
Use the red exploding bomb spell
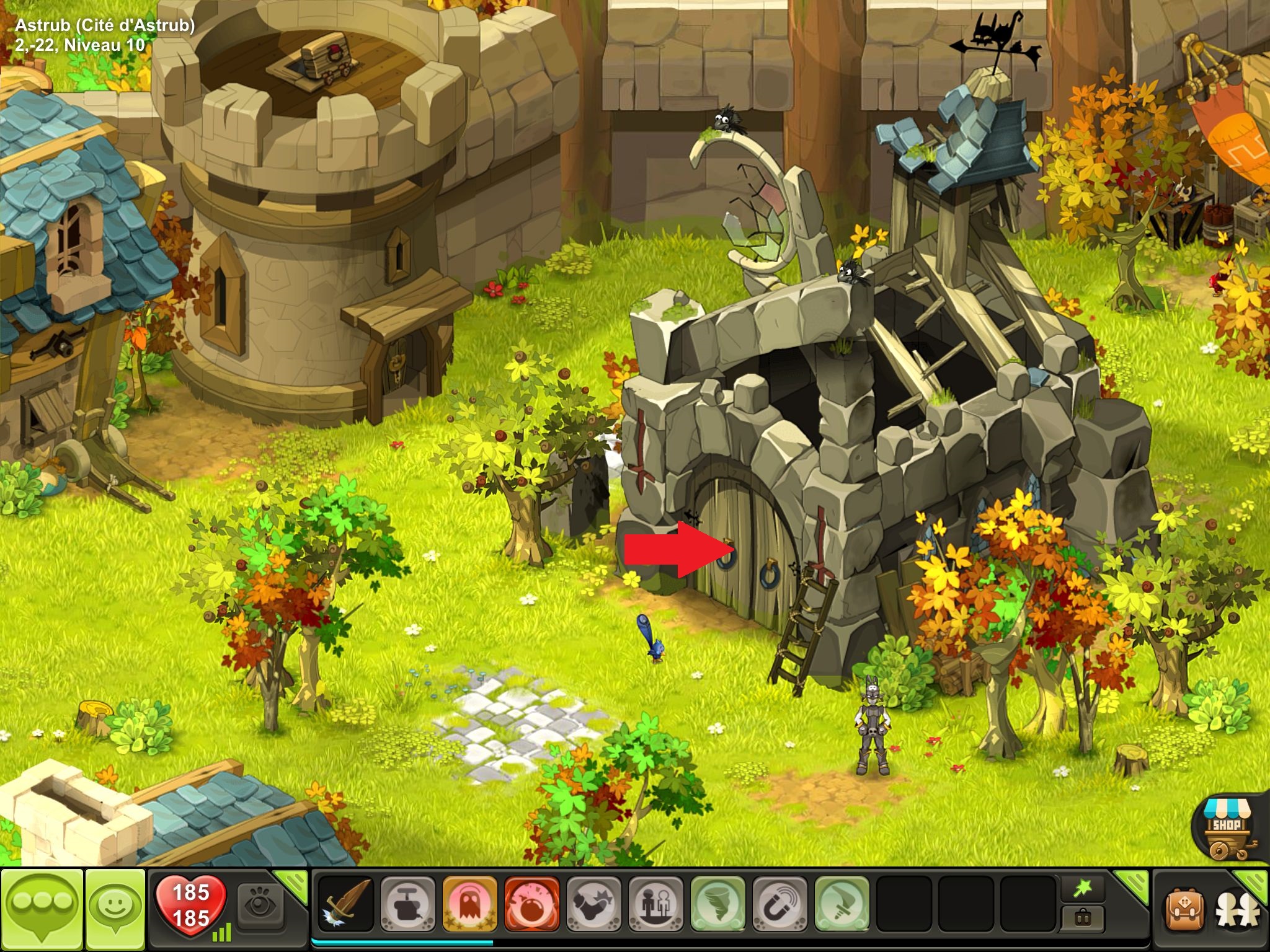[x=531, y=904]
